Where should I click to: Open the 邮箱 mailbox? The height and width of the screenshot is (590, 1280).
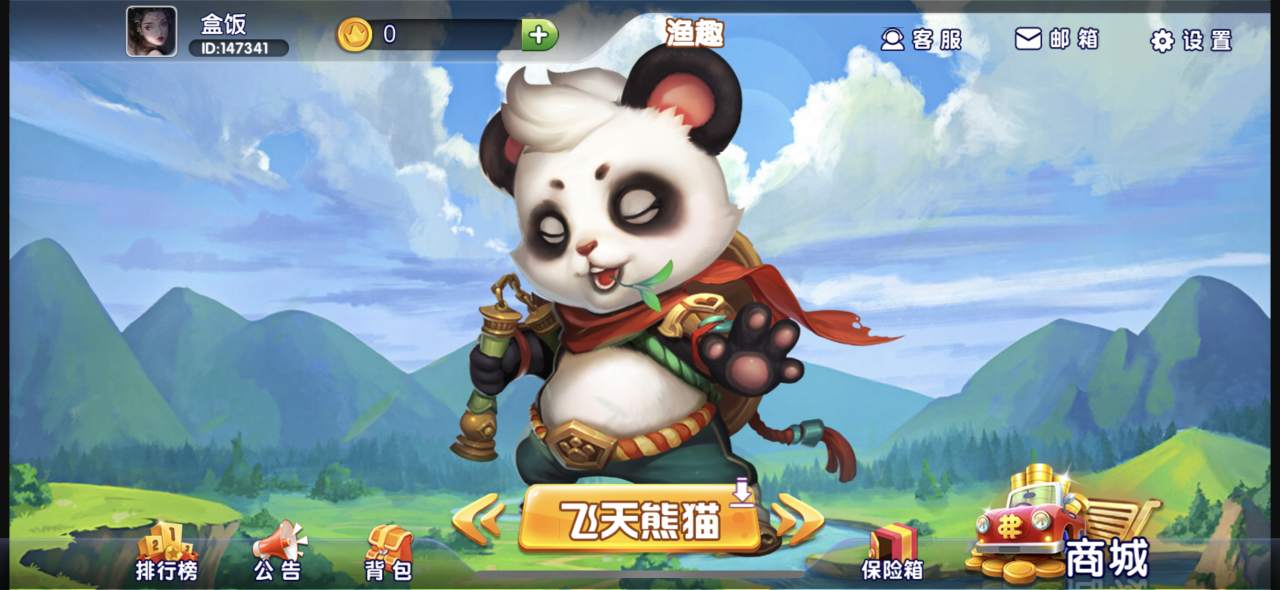(x=1057, y=39)
